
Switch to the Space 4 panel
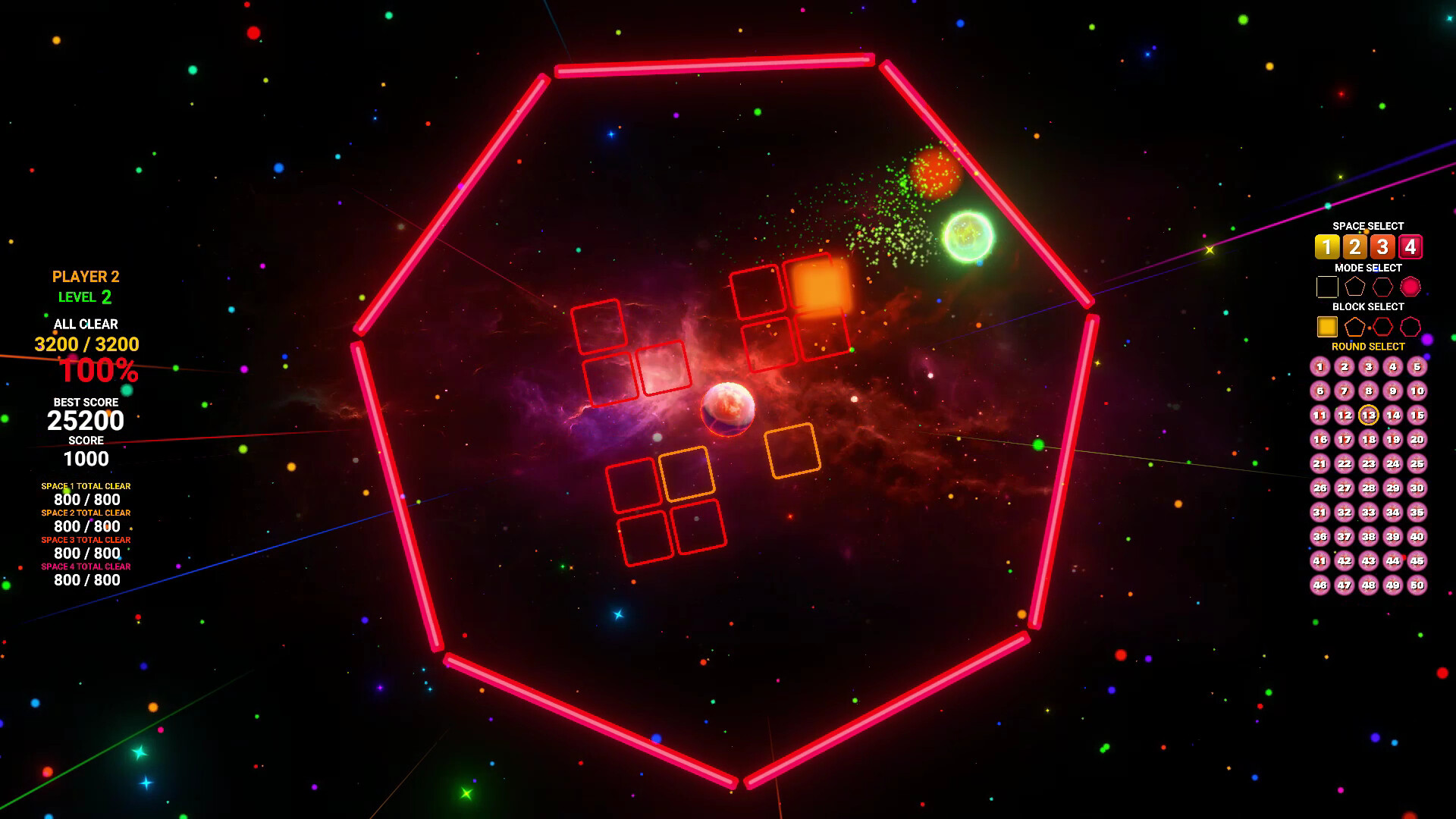[1410, 246]
